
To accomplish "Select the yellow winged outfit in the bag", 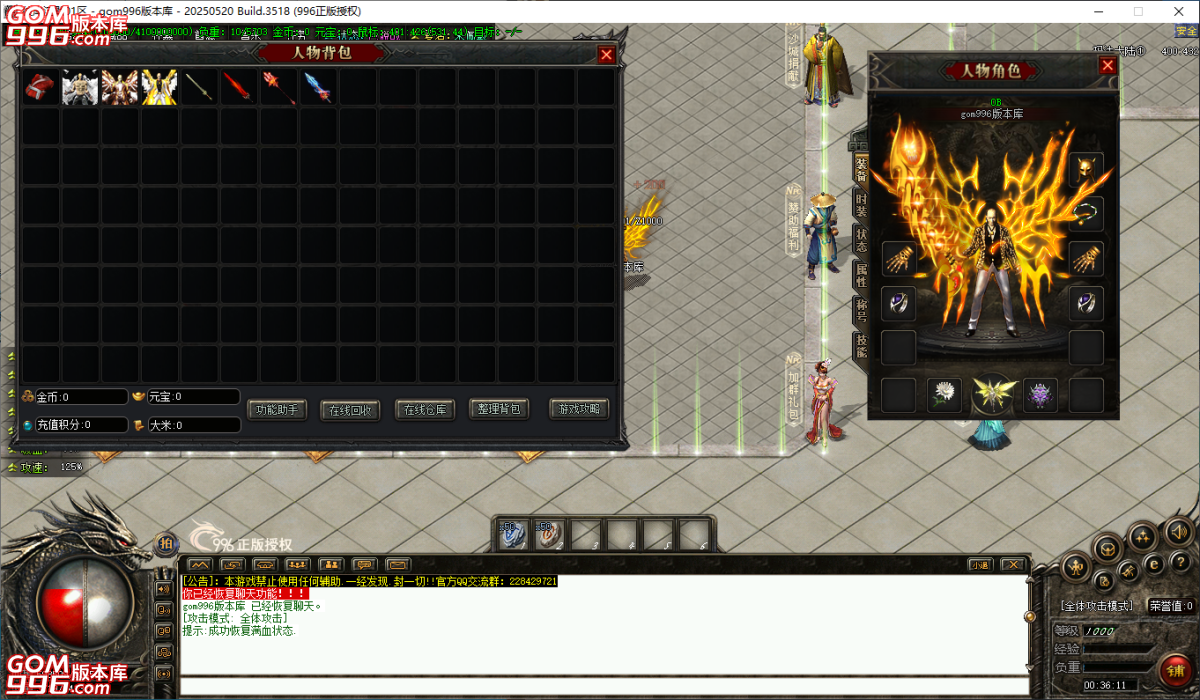I will 159,87.
